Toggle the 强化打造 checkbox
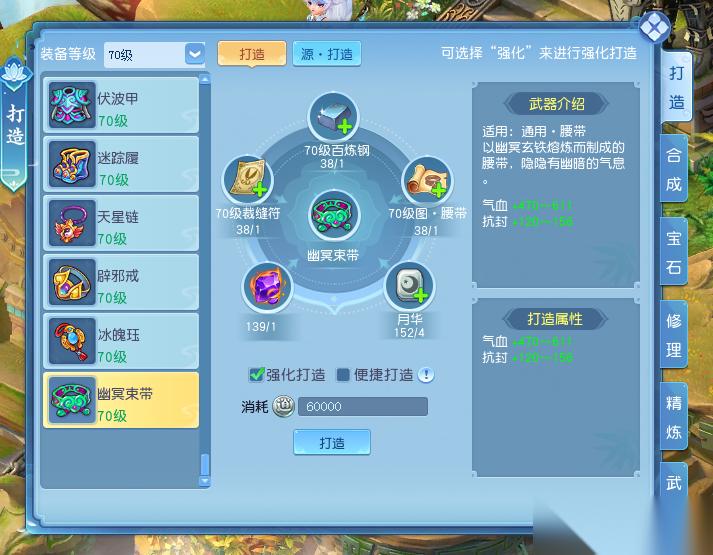713x555 pixels. 257,375
